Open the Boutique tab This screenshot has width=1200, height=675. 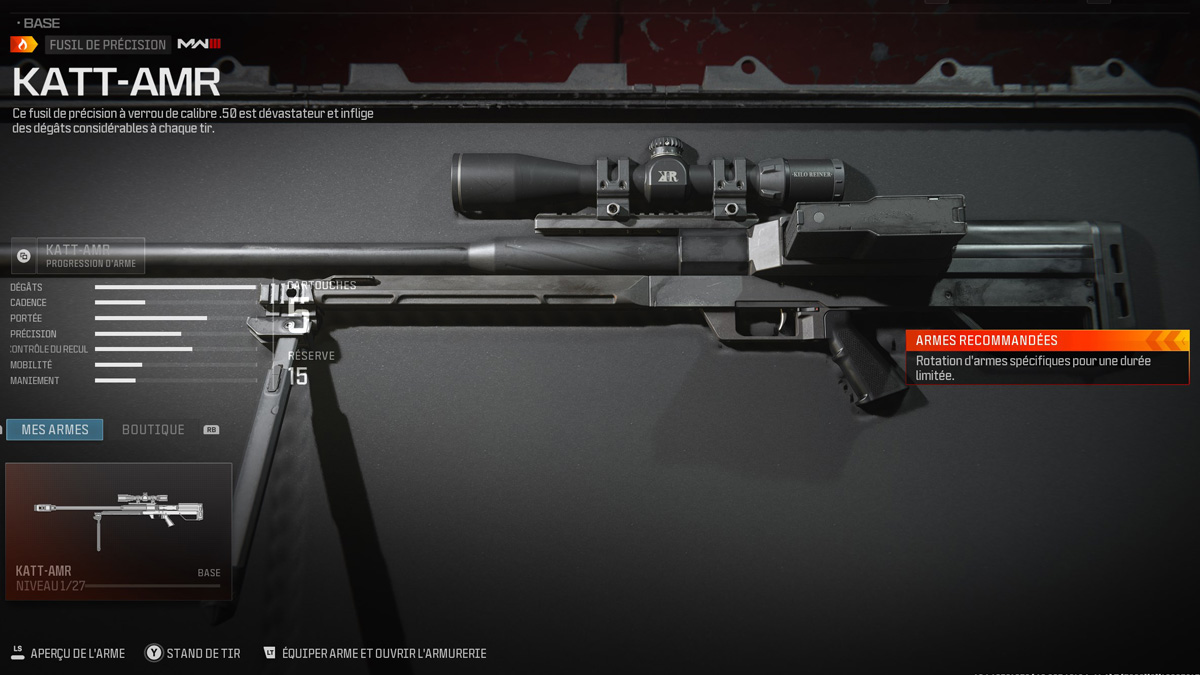pos(153,430)
